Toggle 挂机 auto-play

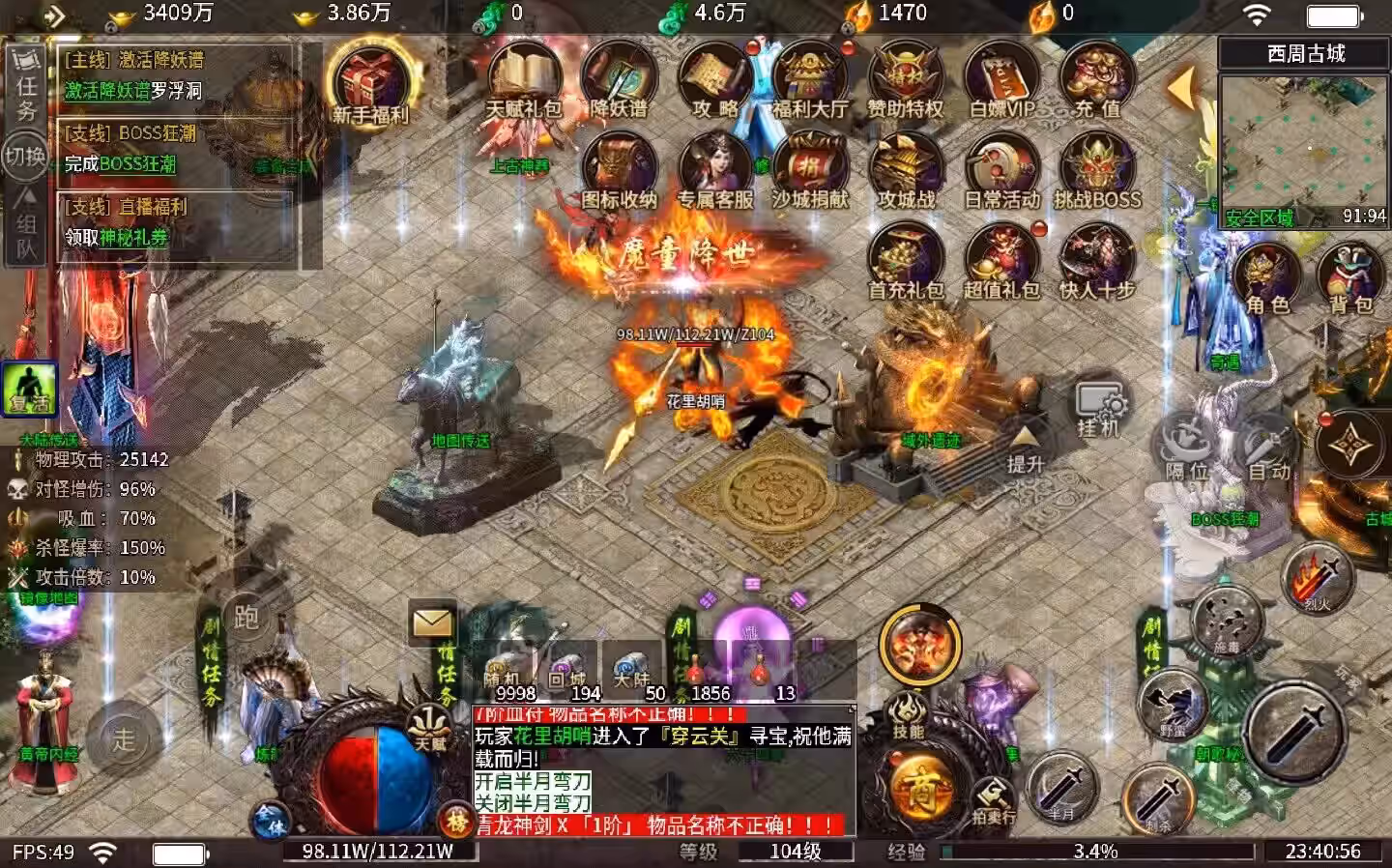(1099, 409)
